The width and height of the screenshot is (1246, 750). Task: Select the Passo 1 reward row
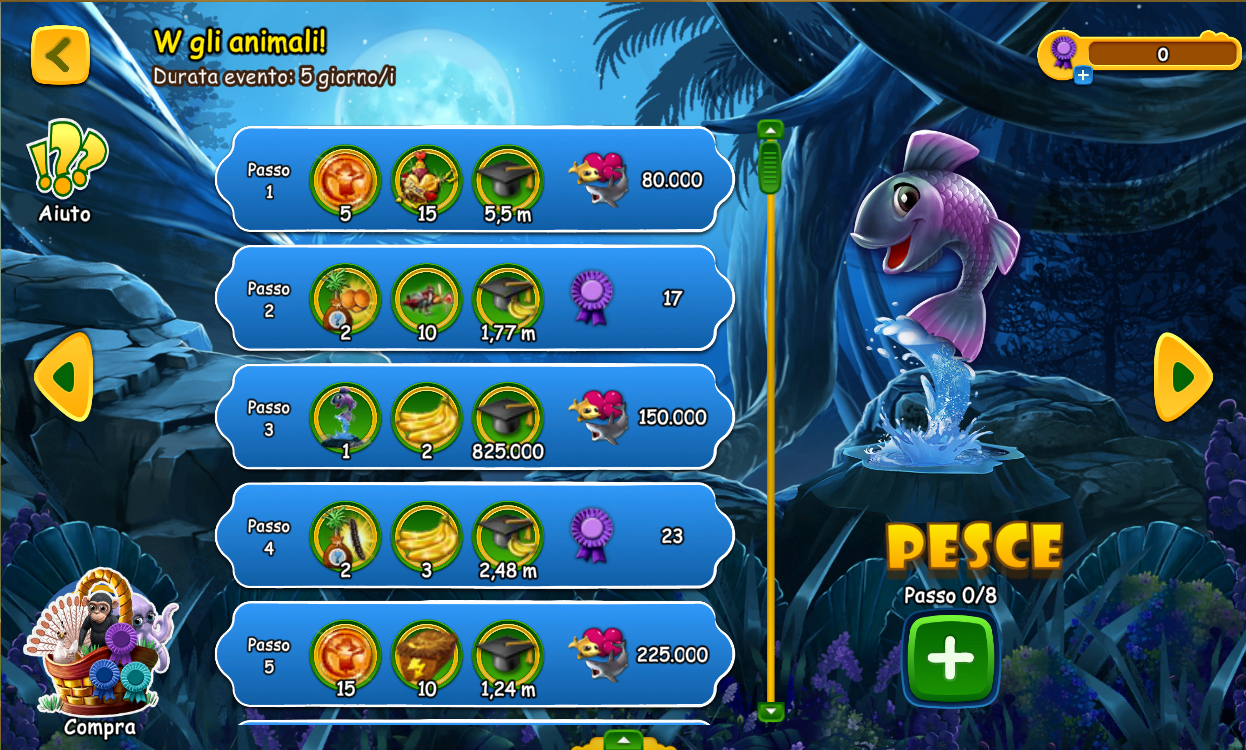(475, 180)
